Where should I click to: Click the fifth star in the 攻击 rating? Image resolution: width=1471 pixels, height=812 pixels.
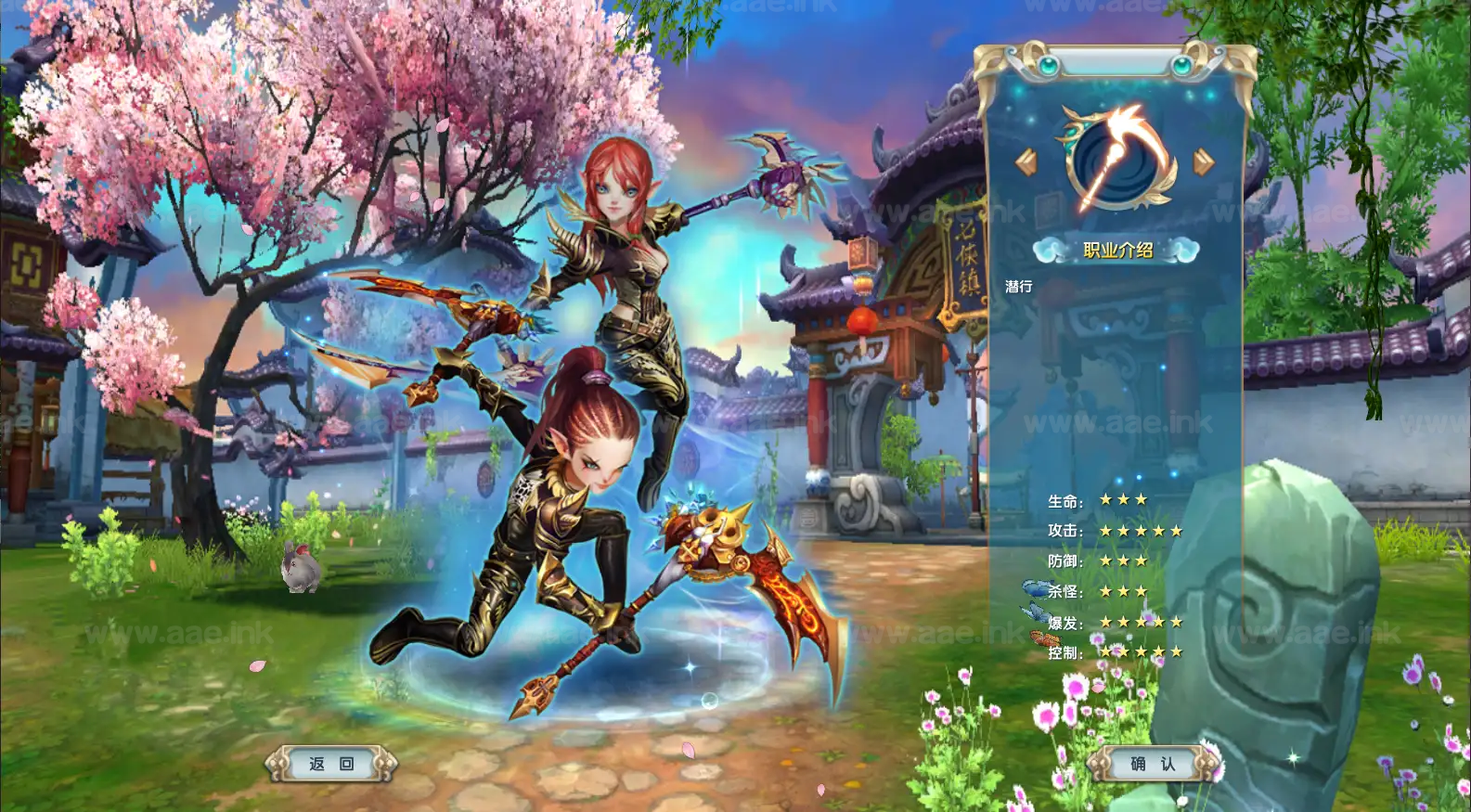(x=1177, y=531)
